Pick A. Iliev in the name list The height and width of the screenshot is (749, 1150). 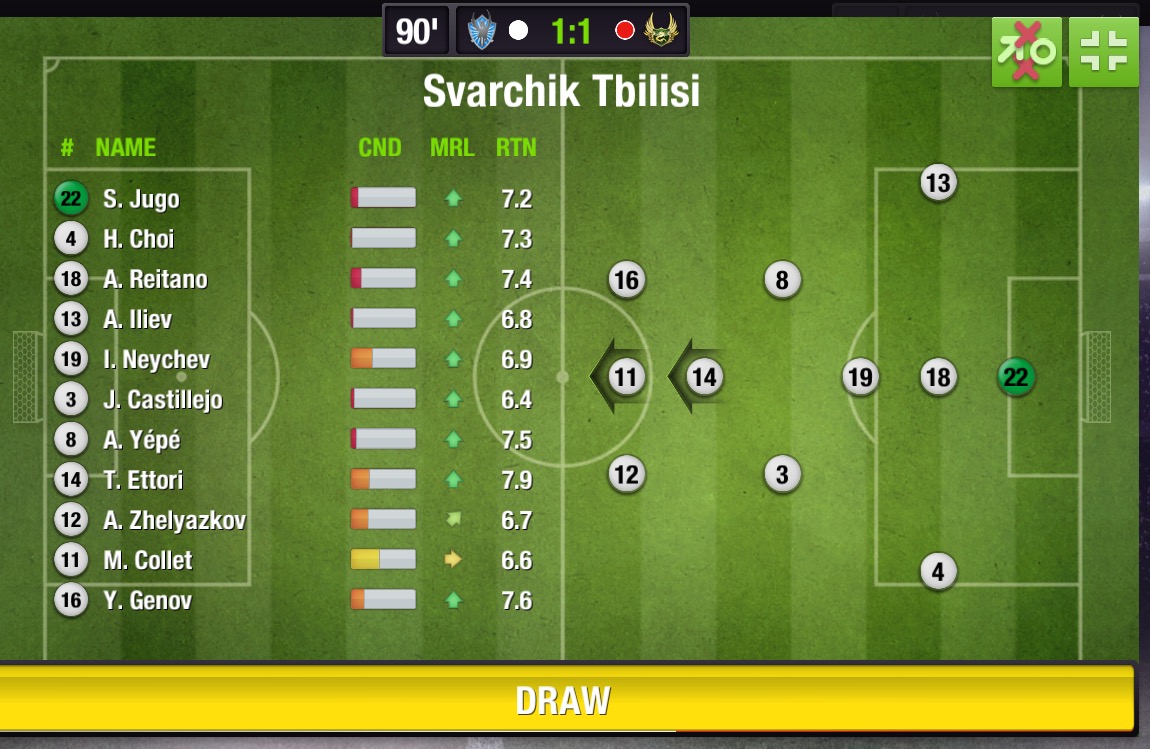(x=137, y=320)
